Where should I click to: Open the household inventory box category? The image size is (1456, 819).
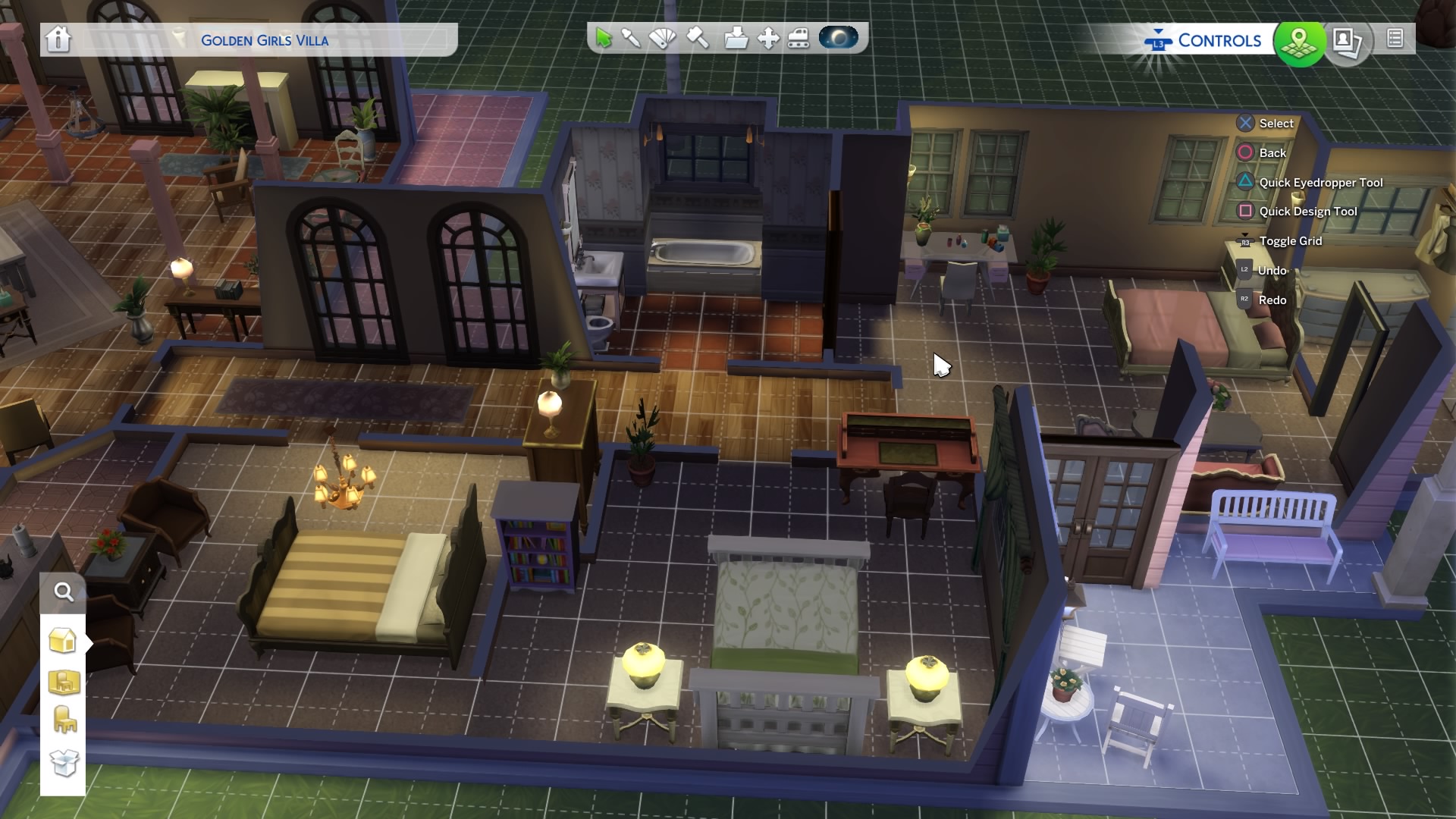(x=64, y=761)
